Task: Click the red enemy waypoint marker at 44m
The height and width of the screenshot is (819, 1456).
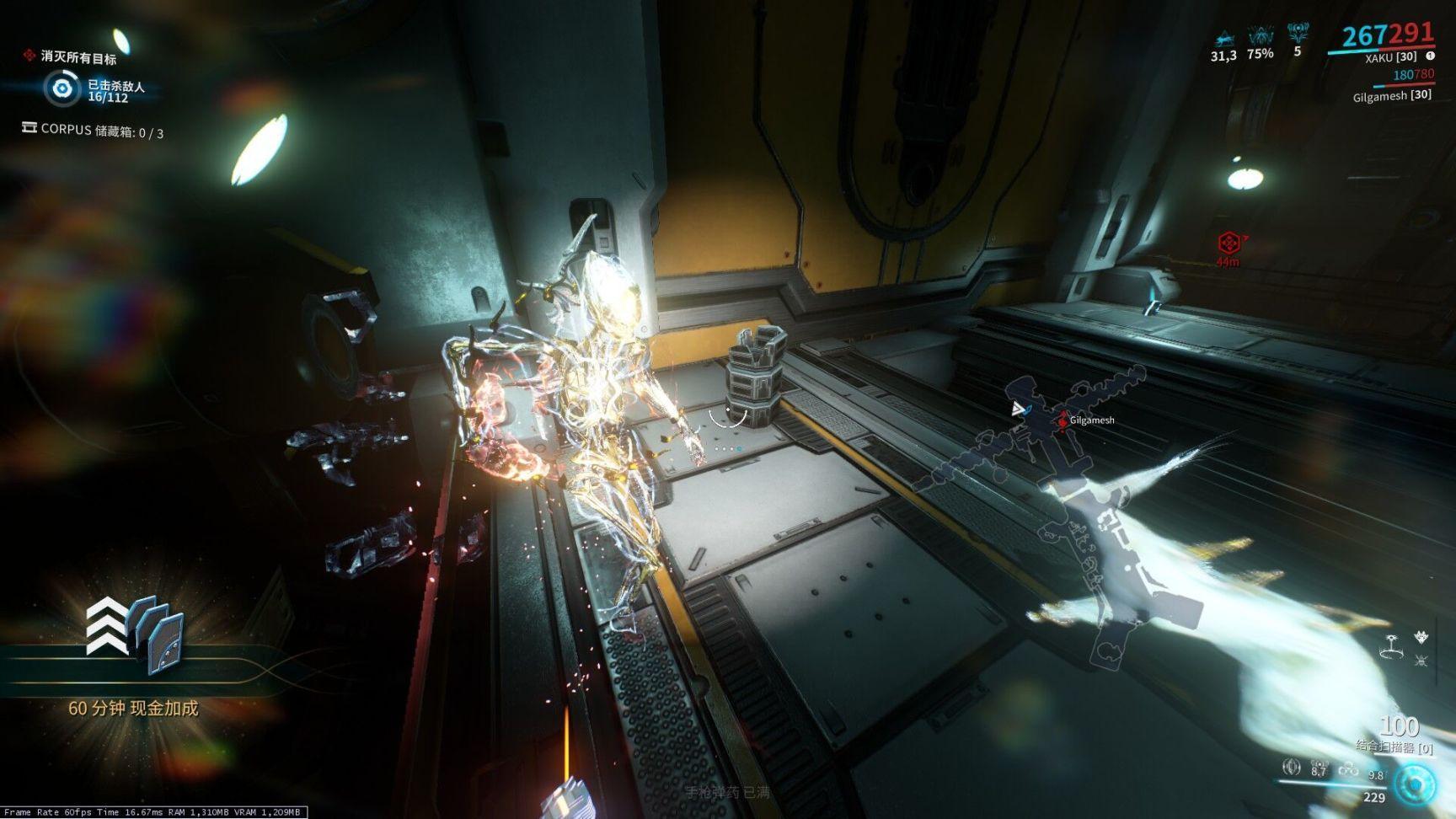Action: [x=1228, y=244]
